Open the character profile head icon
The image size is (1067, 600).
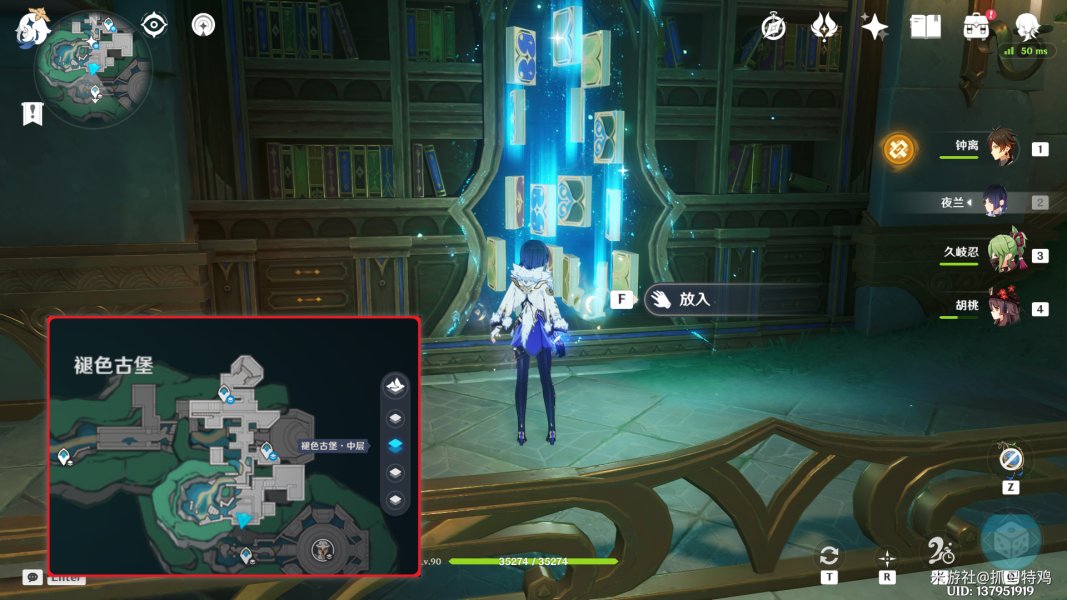click(x=1027, y=26)
